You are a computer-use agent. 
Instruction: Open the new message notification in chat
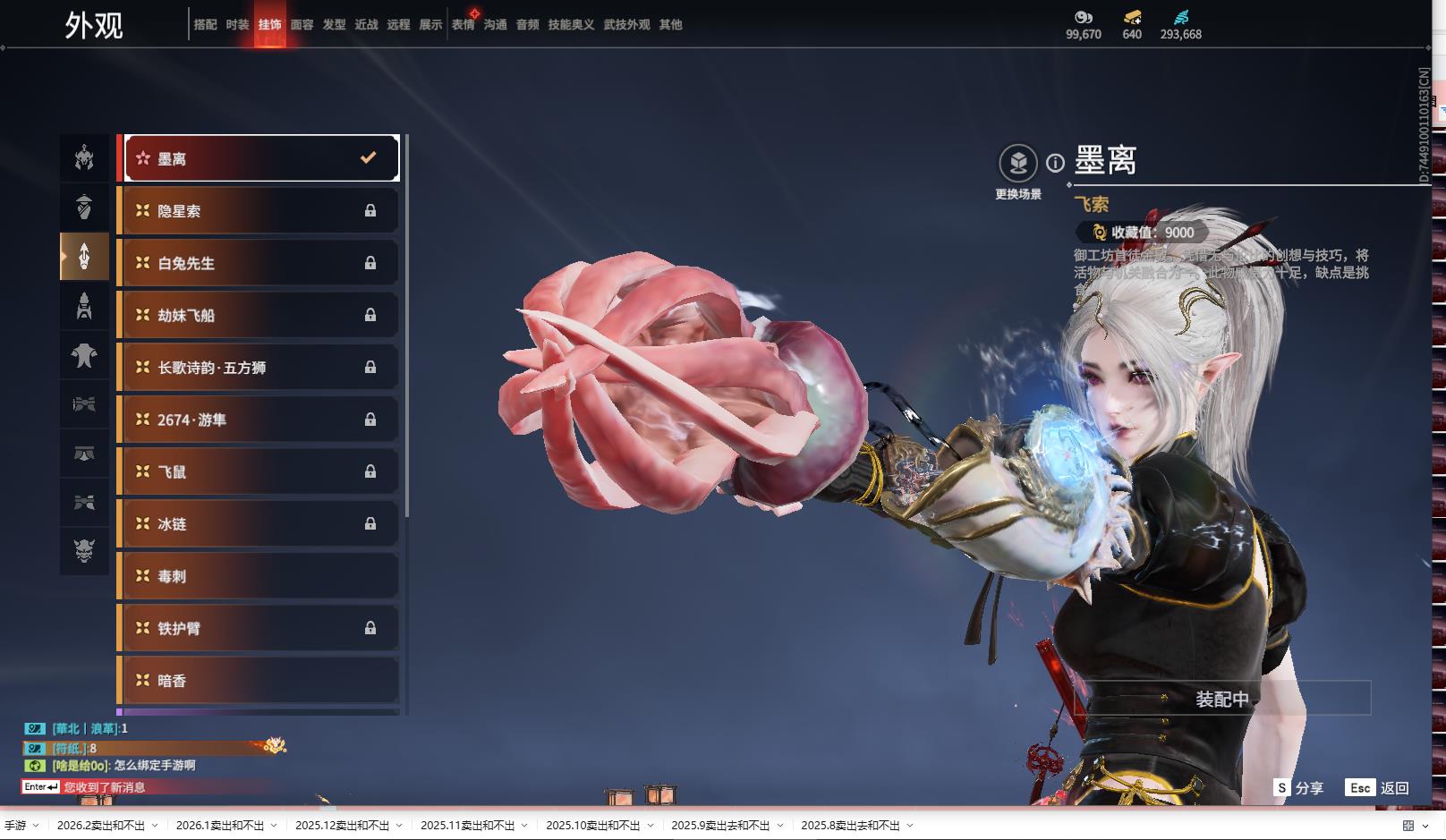pos(104,787)
